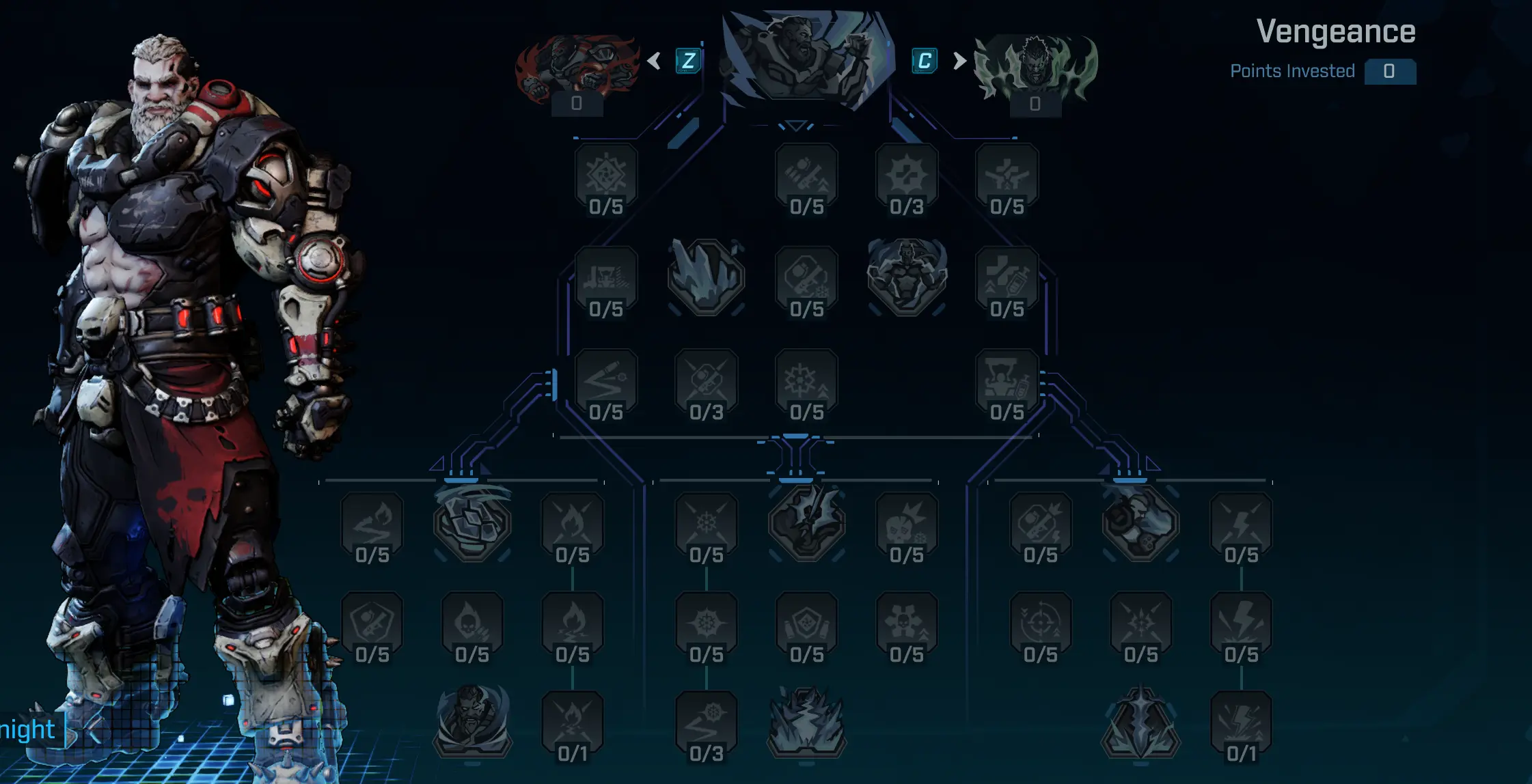Pick the swirling stone fist node
1532x784 pixels.
[471, 522]
